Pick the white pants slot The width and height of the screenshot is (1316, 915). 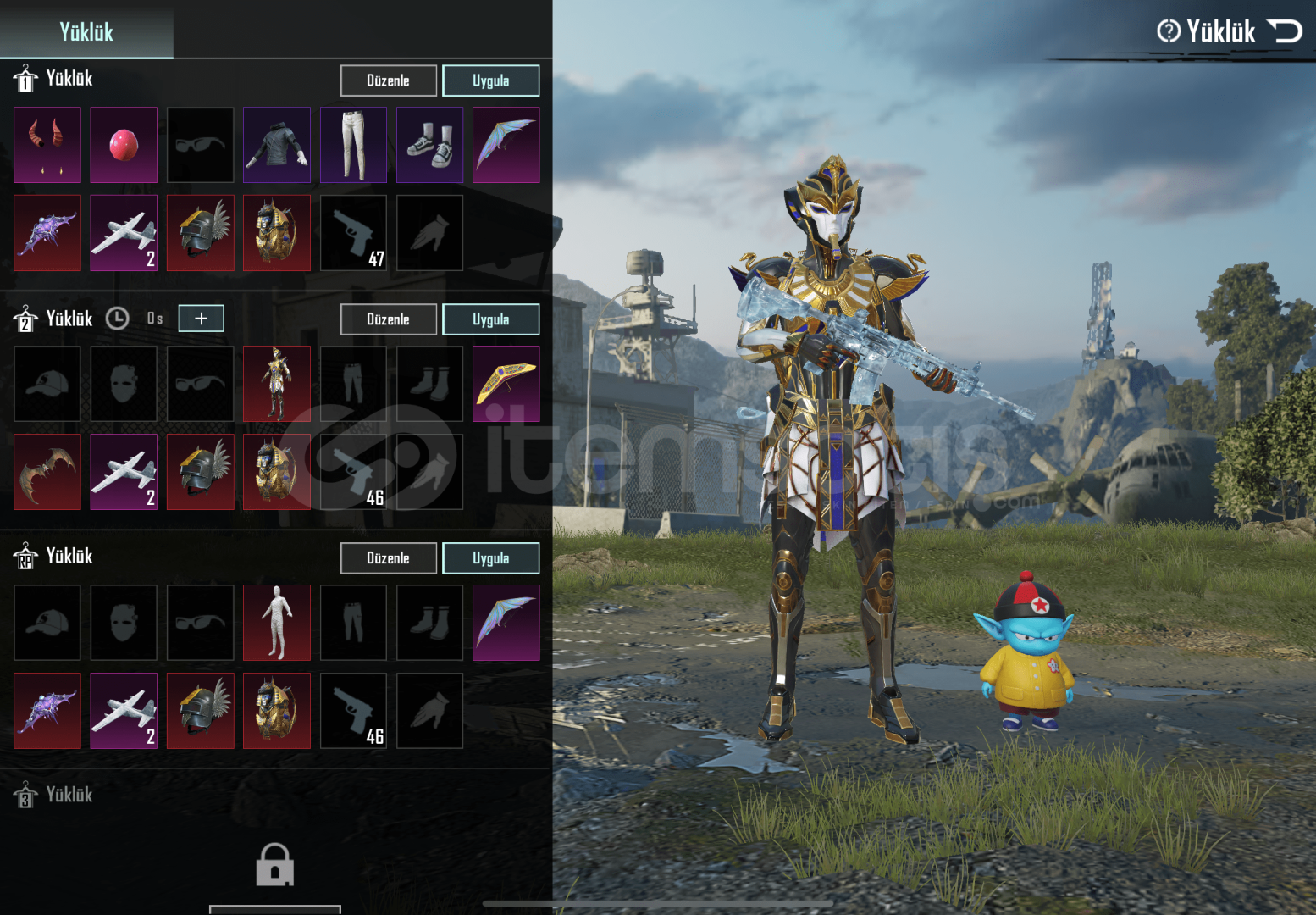coord(353,145)
